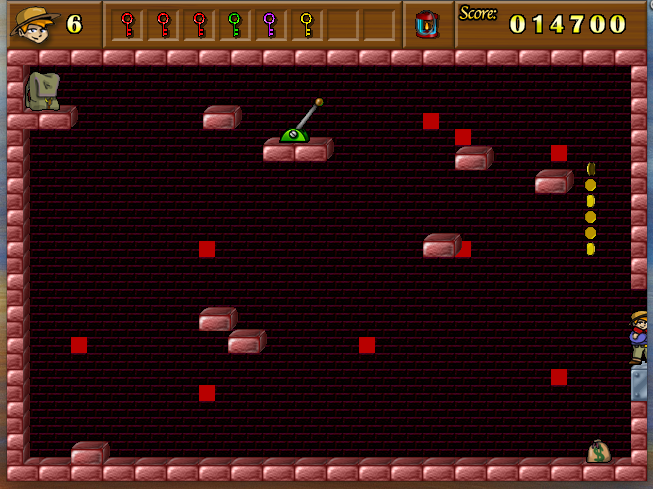Click the red lantern icon
Image resolution: width=653 pixels, height=489 pixels.
428,23
